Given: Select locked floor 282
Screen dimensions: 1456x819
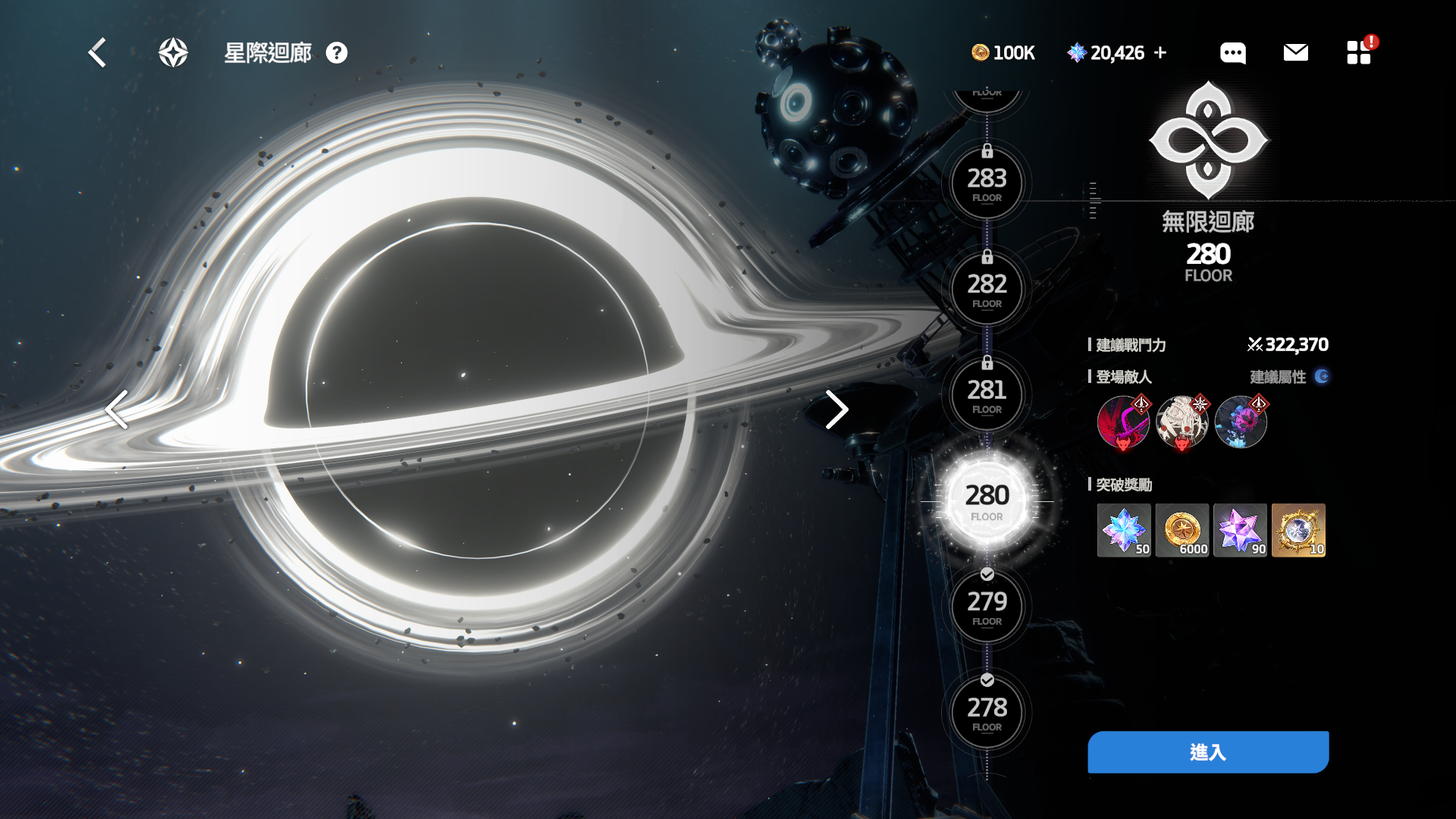Looking at the screenshot, I should coord(987,289).
